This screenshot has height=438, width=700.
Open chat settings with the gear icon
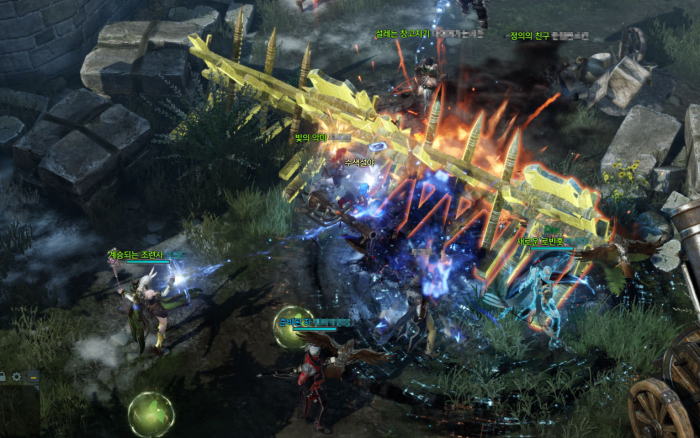17,376
